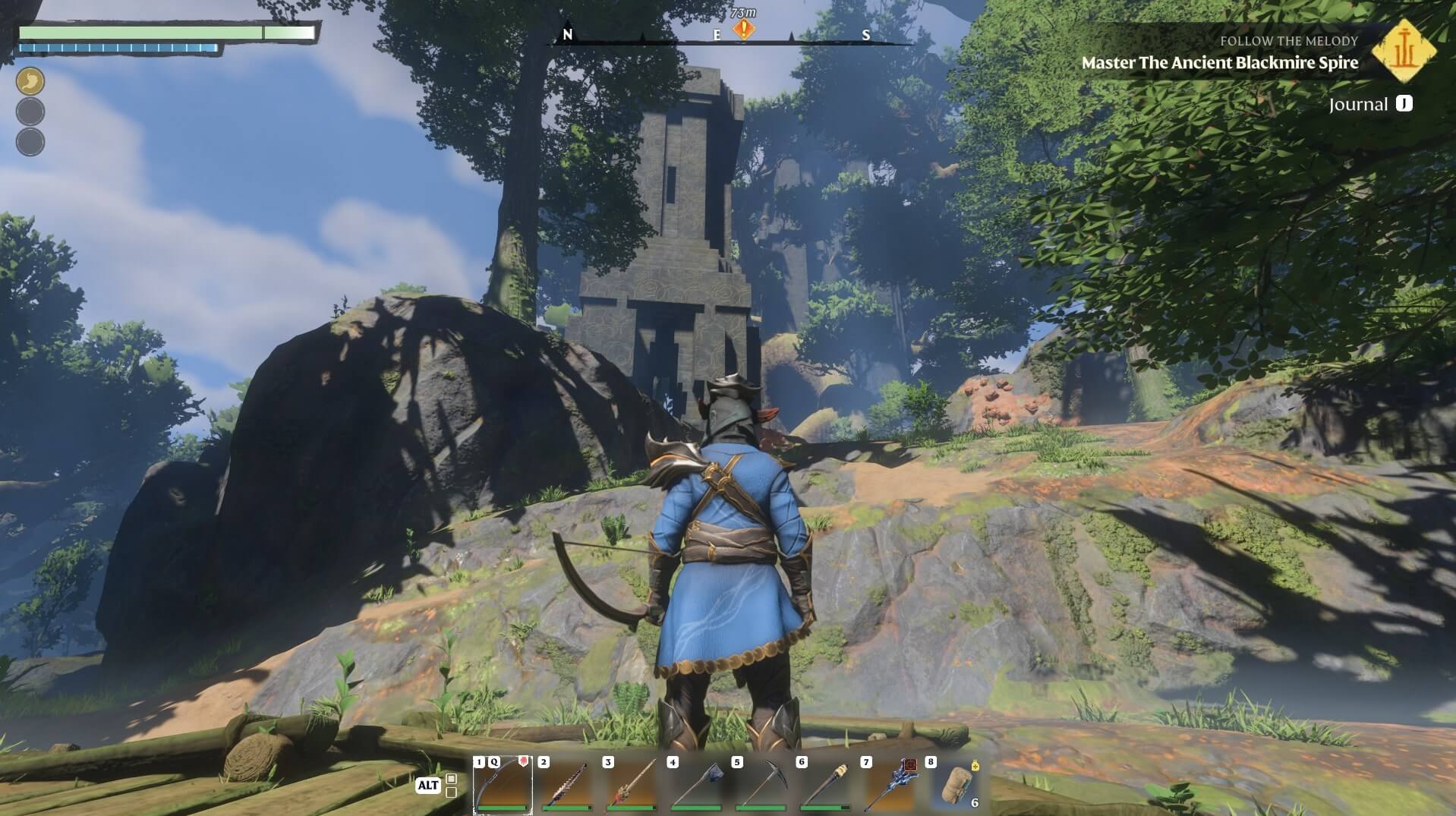This screenshot has height=816, width=1456.
Task: Select the axe in hotbar slot 4
Action: point(697,785)
